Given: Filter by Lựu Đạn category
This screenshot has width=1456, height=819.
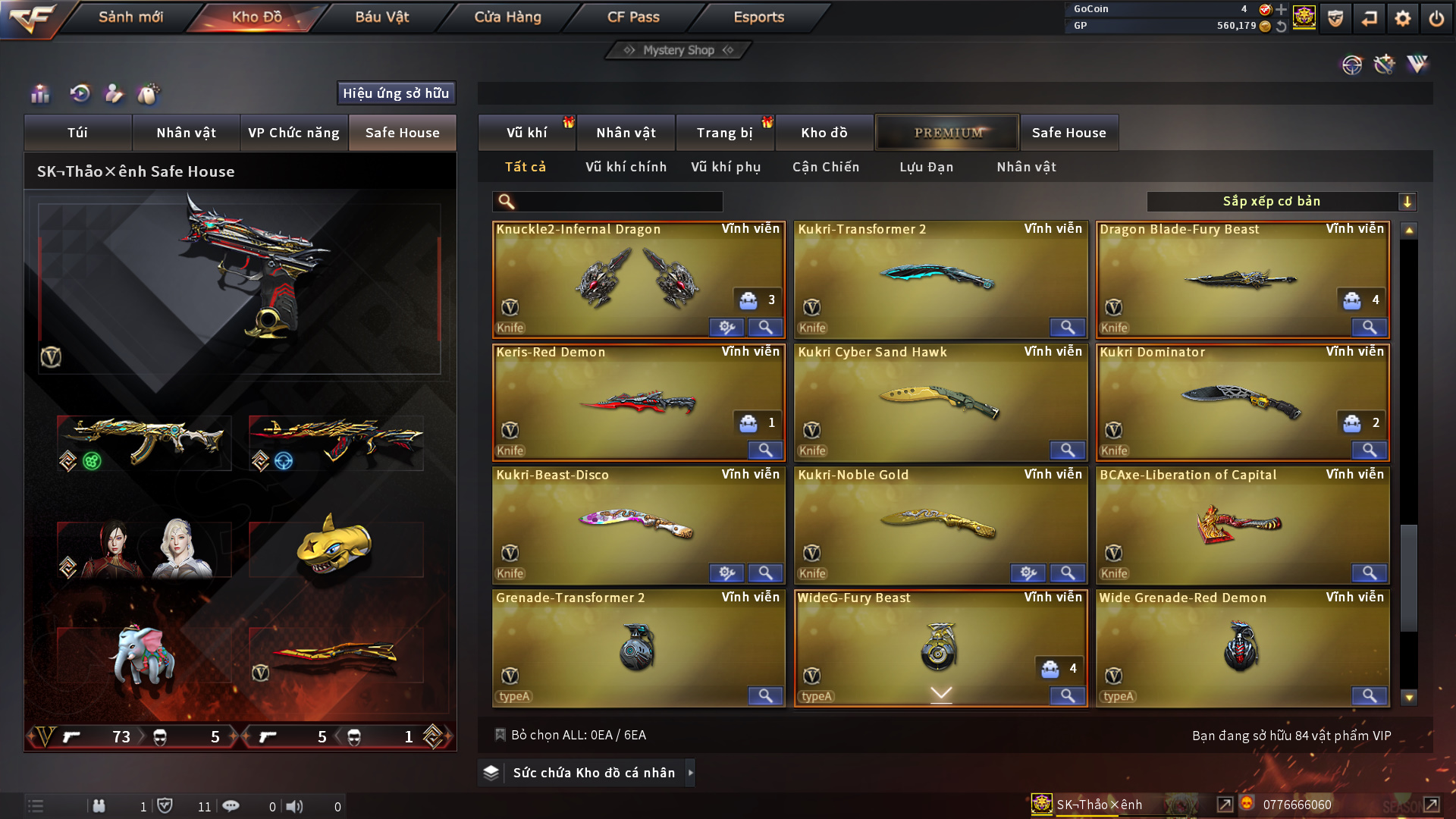Looking at the screenshot, I should click(926, 167).
